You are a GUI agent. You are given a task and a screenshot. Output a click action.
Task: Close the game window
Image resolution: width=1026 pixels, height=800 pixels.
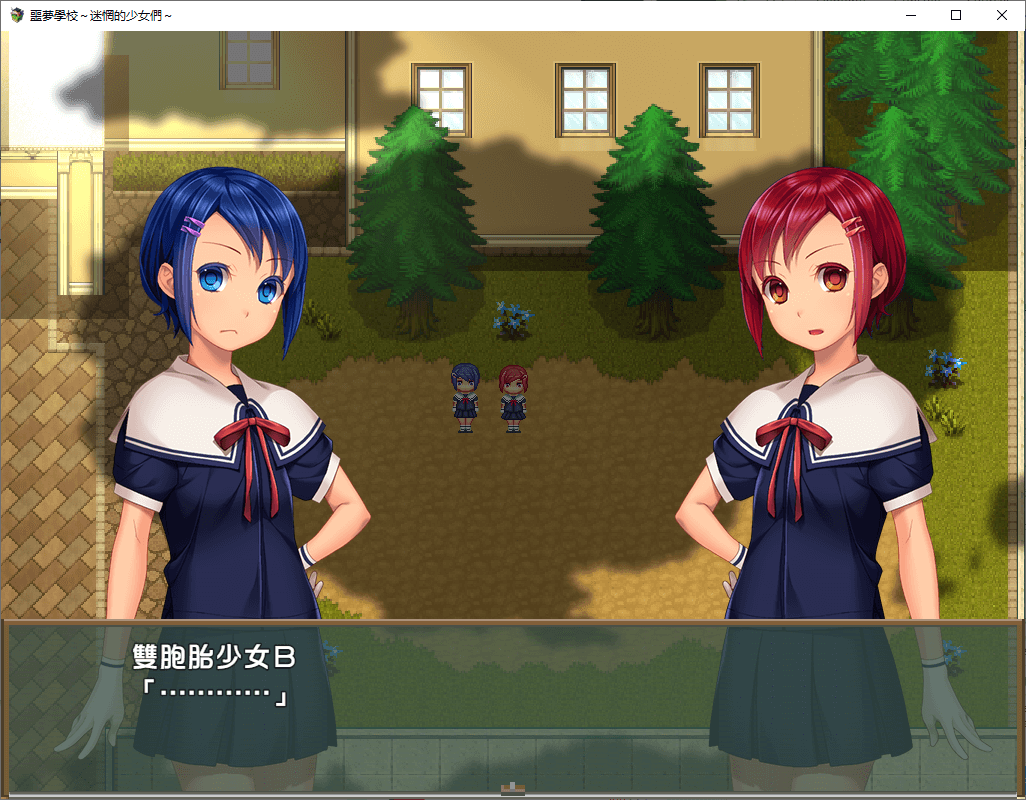1002,15
